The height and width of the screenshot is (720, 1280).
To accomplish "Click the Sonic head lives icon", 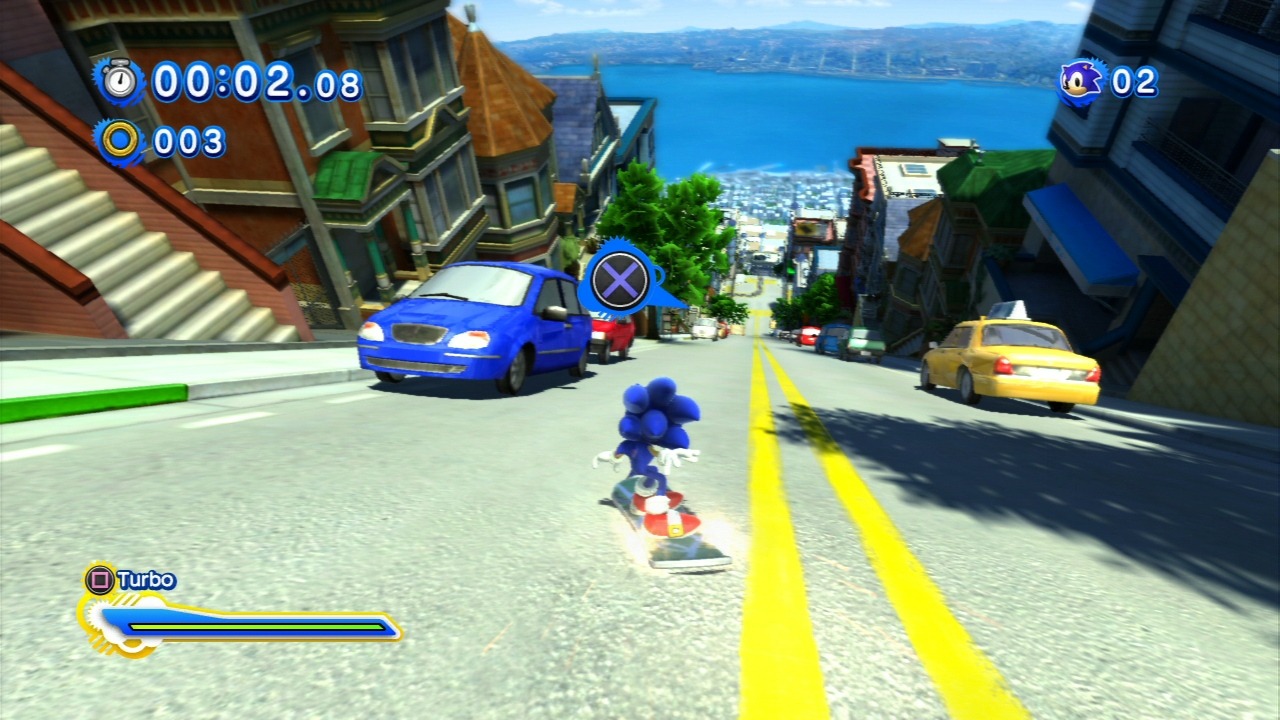I will coord(1082,81).
